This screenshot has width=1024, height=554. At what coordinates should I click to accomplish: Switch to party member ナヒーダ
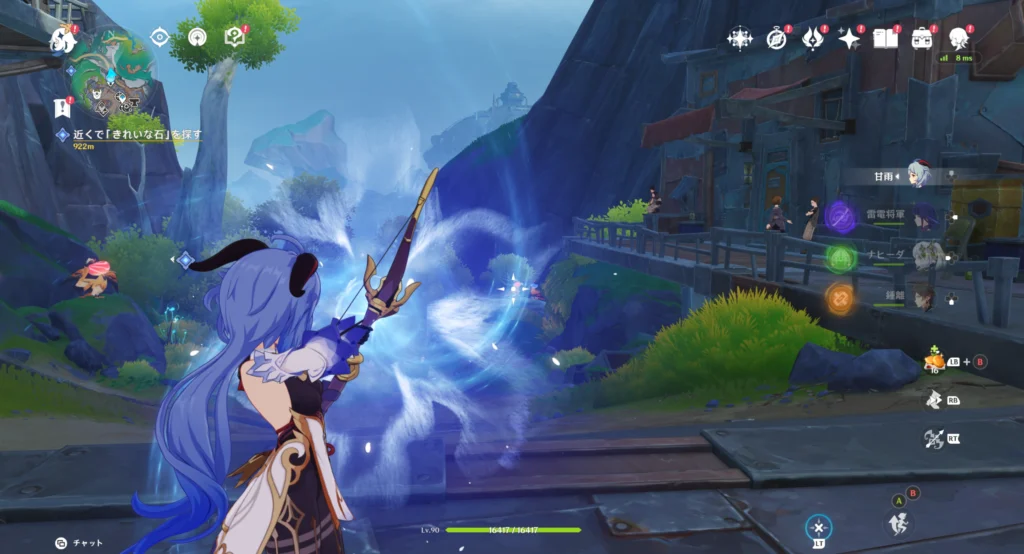pos(925,256)
